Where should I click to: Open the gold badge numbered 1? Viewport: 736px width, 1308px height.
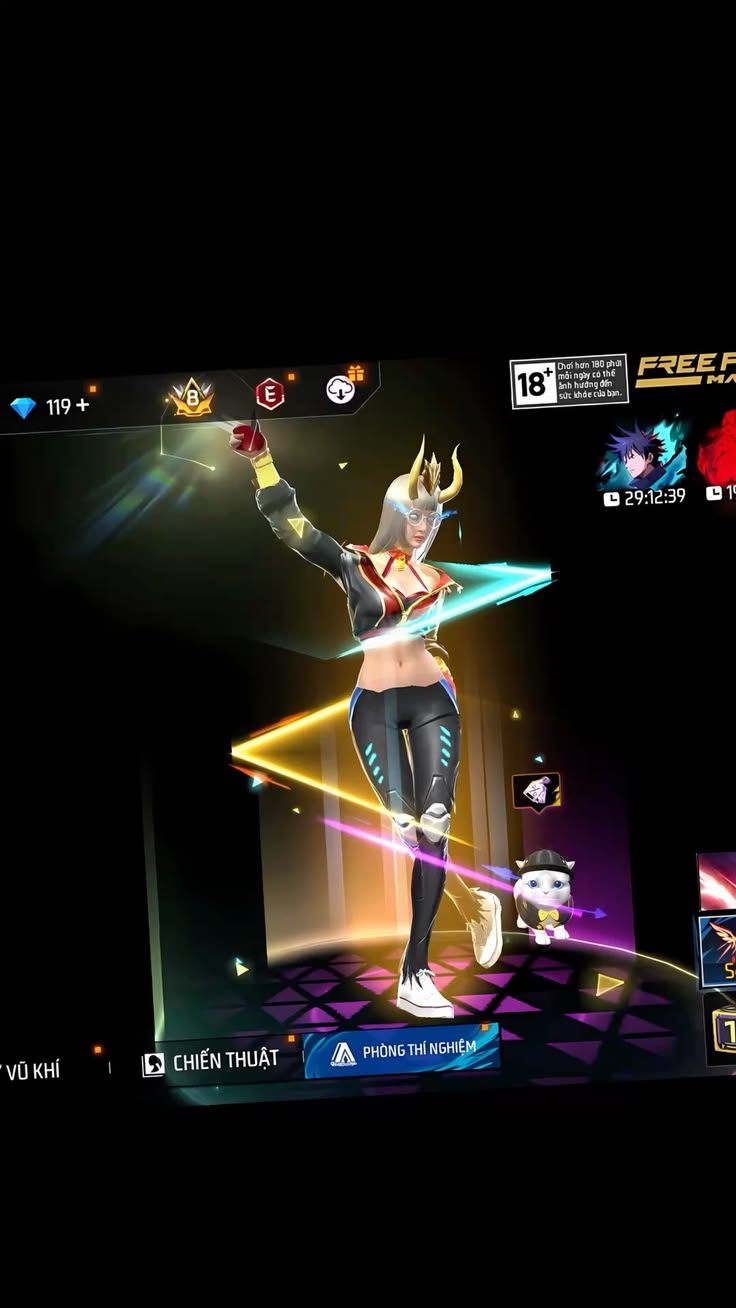(x=720, y=1028)
